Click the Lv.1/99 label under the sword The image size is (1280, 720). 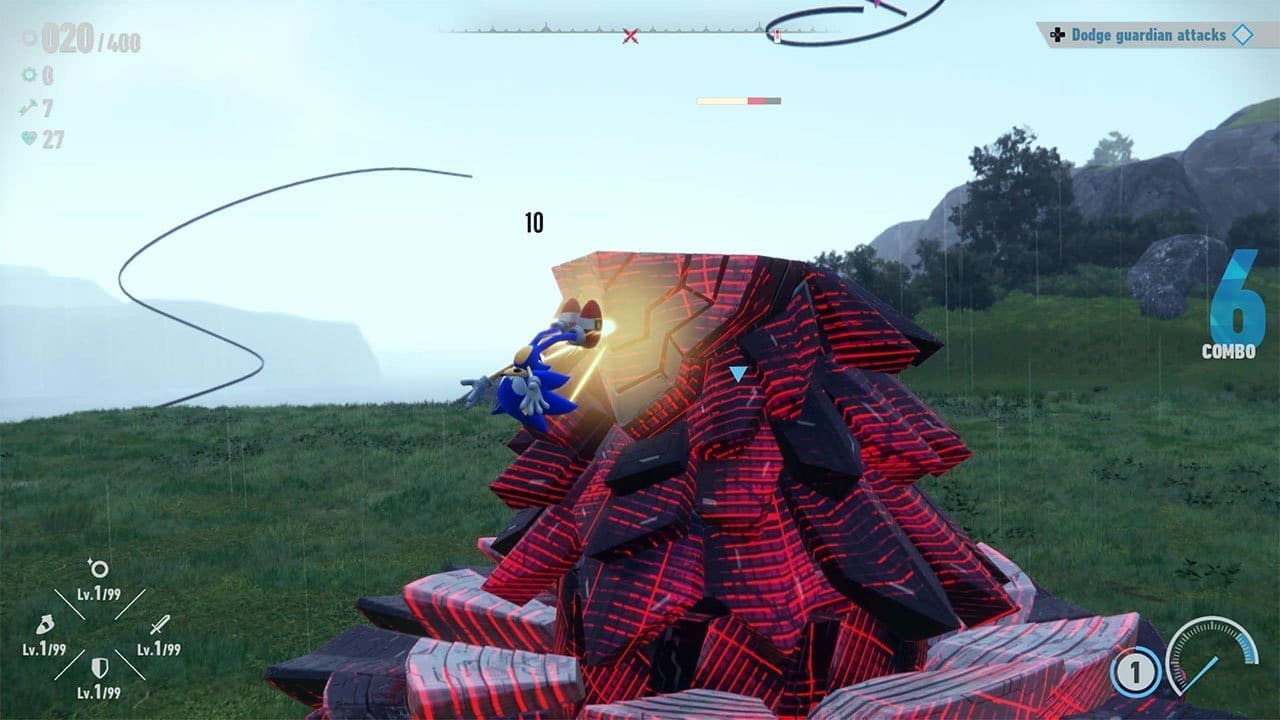click(x=157, y=649)
